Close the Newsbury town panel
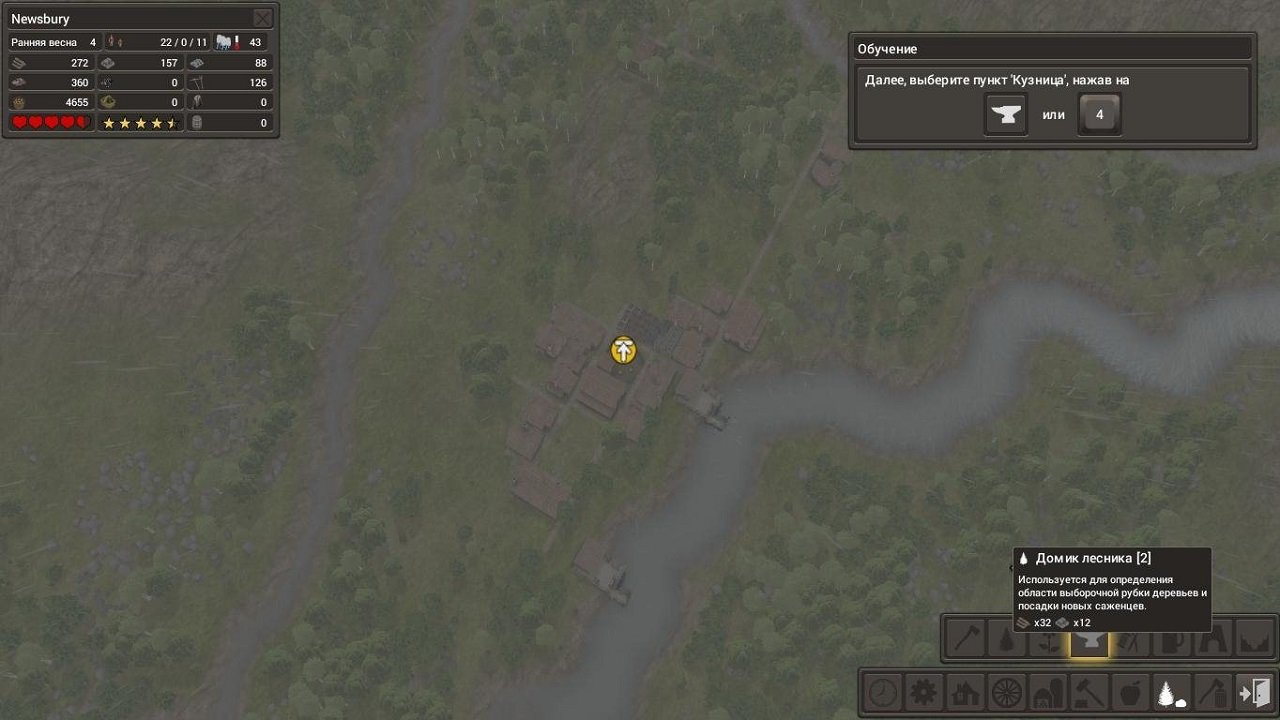 (x=262, y=18)
